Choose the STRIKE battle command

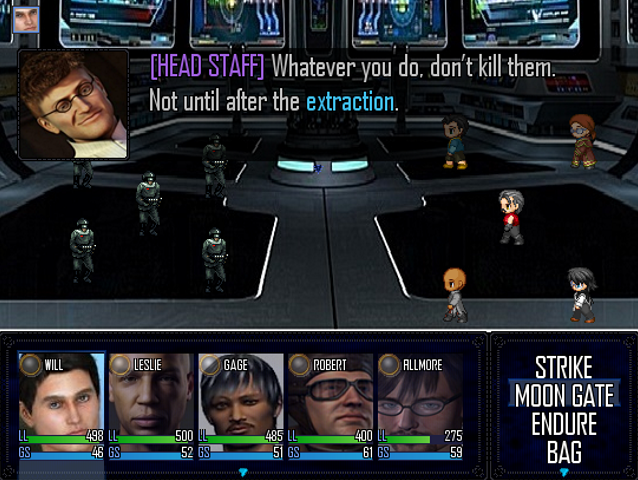563,366
